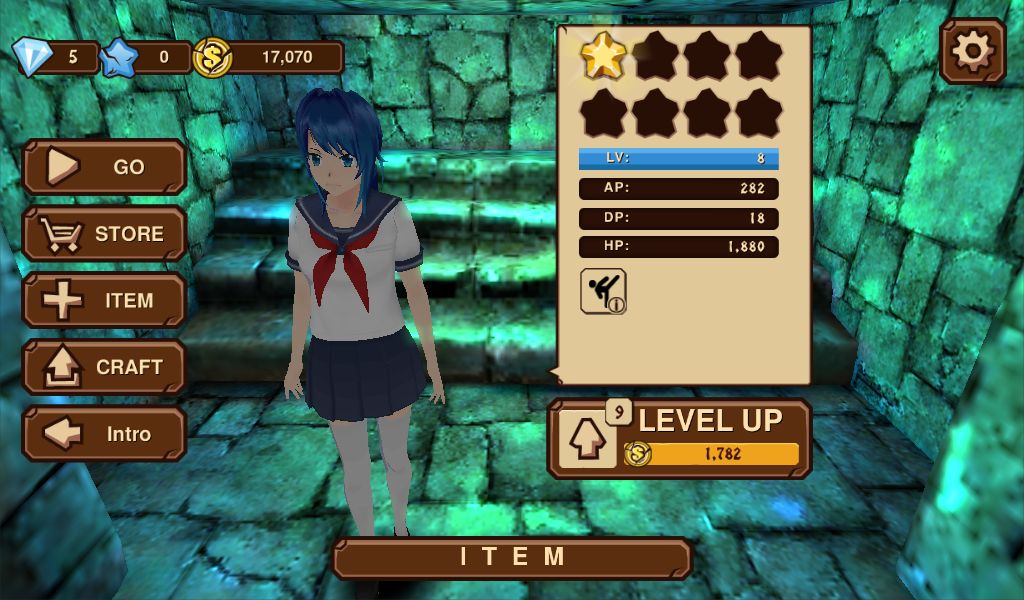1024x600 pixels.
Task: Select the kick skill icon
Action: point(603,291)
